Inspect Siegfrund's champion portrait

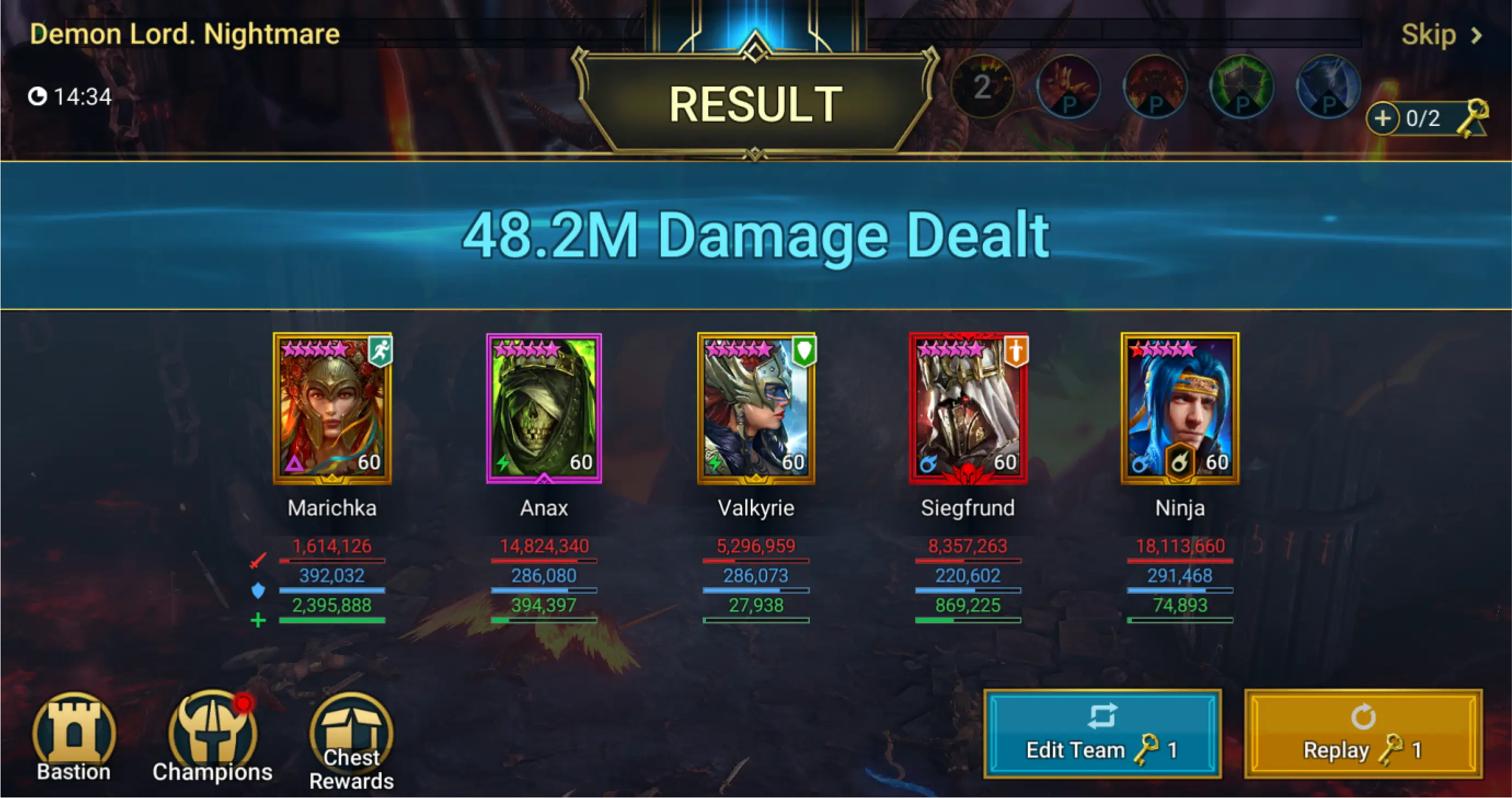click(x=968, y=409)
